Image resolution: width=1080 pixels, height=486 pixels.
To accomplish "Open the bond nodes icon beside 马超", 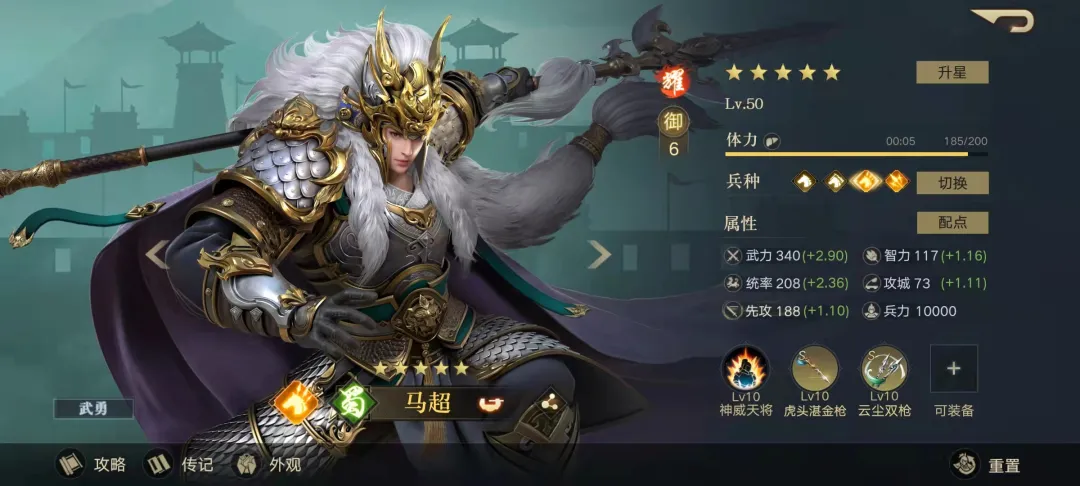I will click(547, 403).
